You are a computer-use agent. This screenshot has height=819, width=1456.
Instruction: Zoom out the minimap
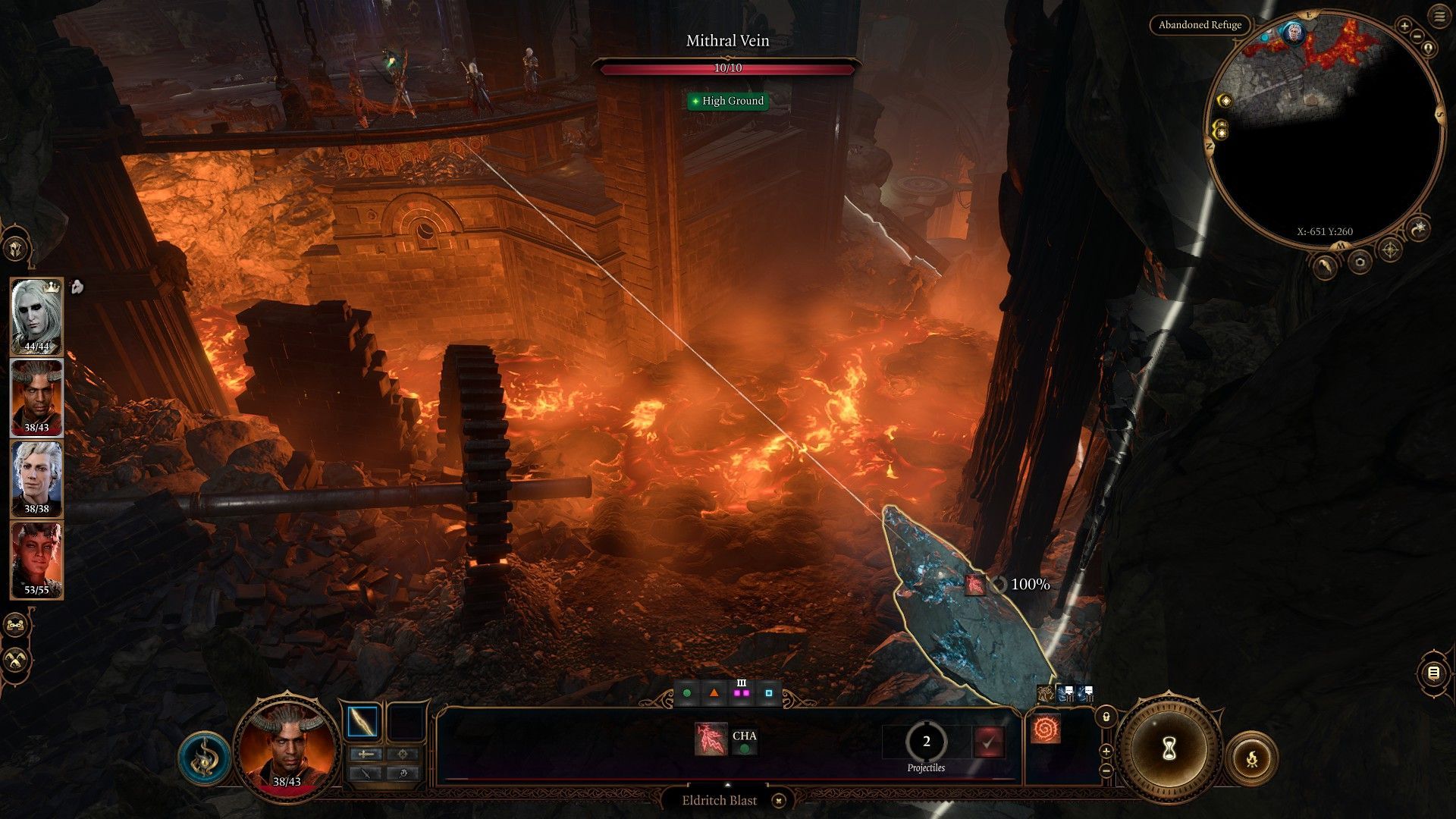click(1417, 37)
